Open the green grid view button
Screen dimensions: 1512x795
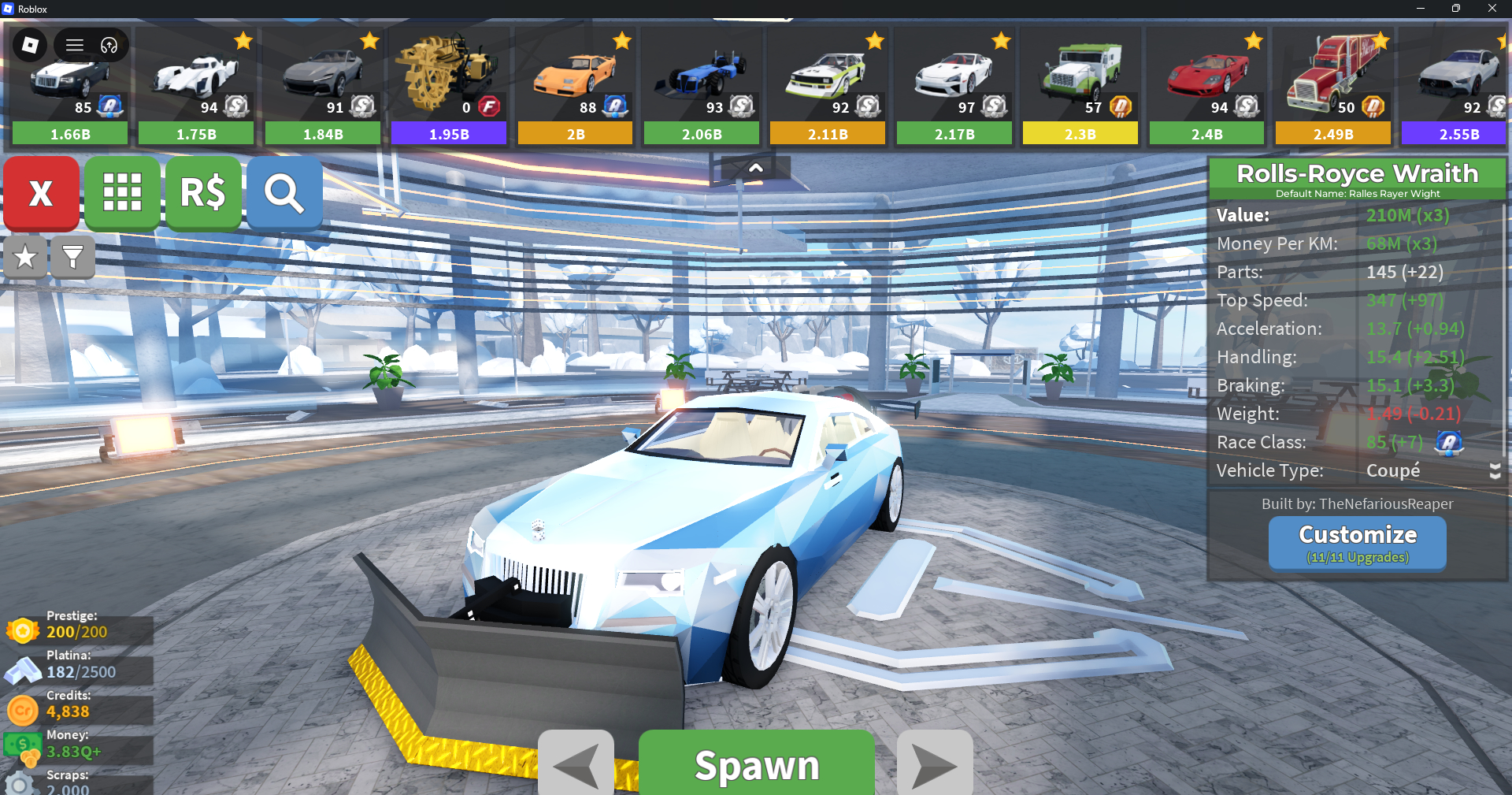click(122, 193)
